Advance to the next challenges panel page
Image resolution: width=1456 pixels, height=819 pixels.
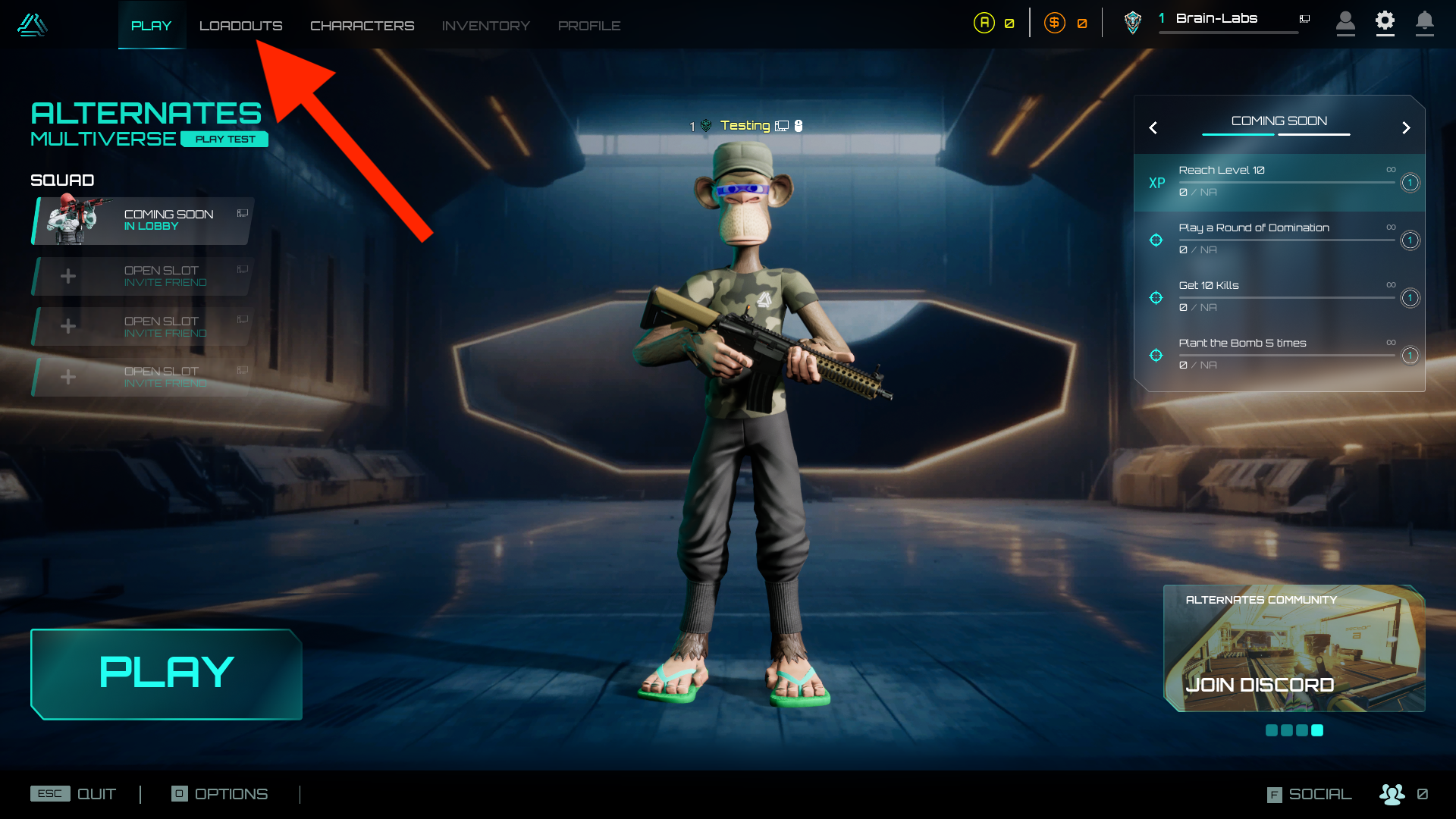pyautogui.click(x=1406, y=128)
